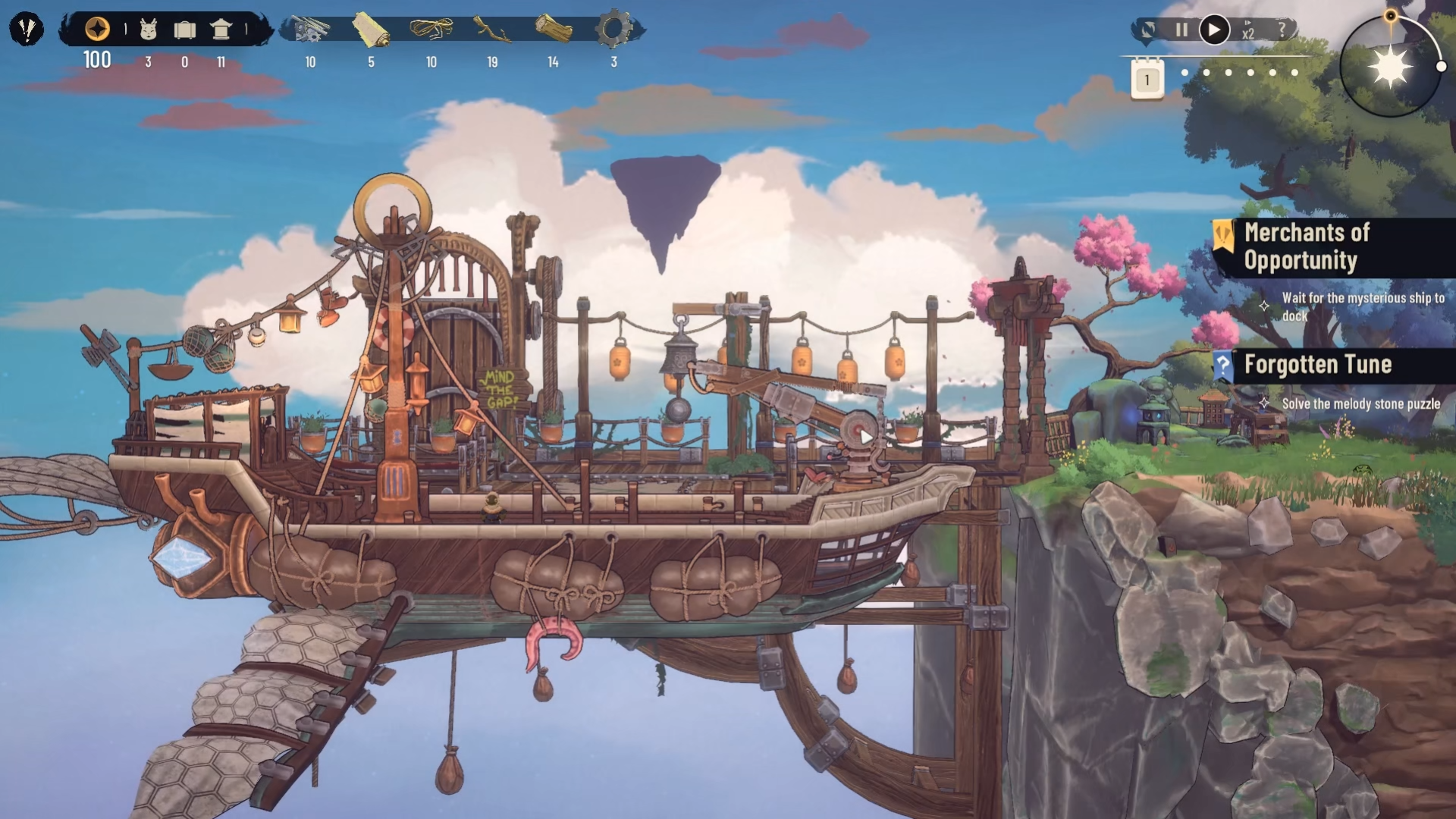Click the sun day-cycle dial

[x=1391, y=67]
